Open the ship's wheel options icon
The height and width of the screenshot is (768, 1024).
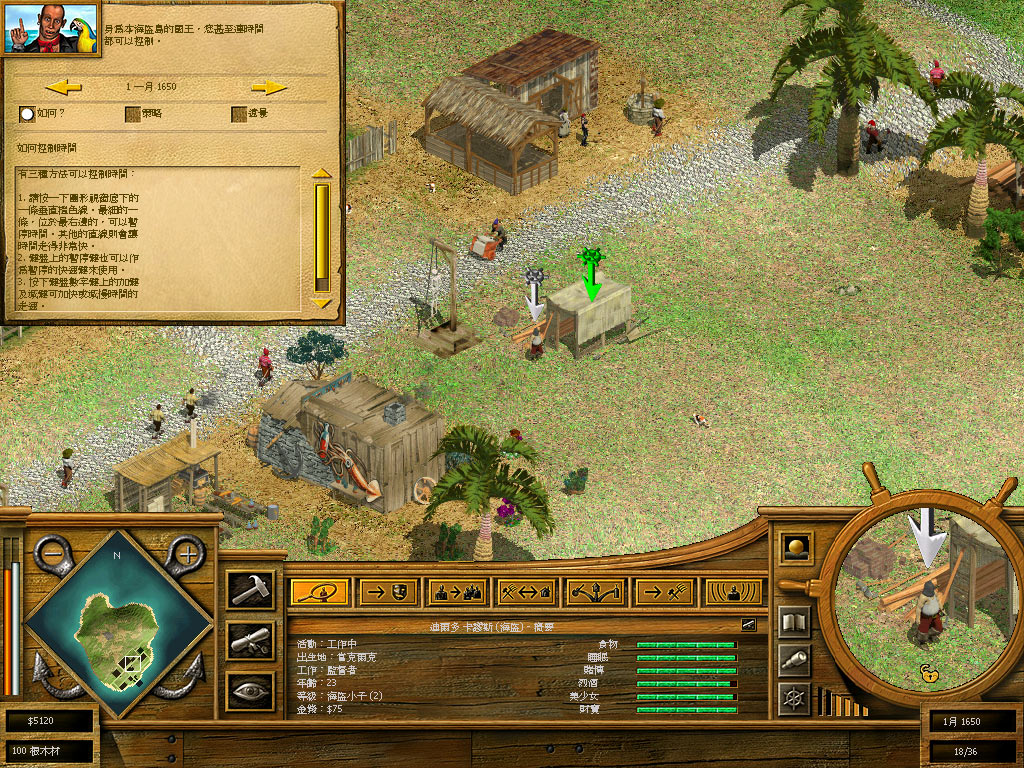click(794, 697)
